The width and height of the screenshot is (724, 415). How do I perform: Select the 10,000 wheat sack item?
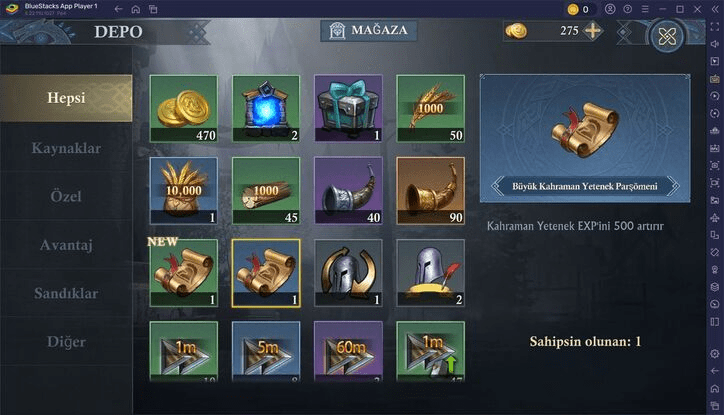click(x=183, y=190)
